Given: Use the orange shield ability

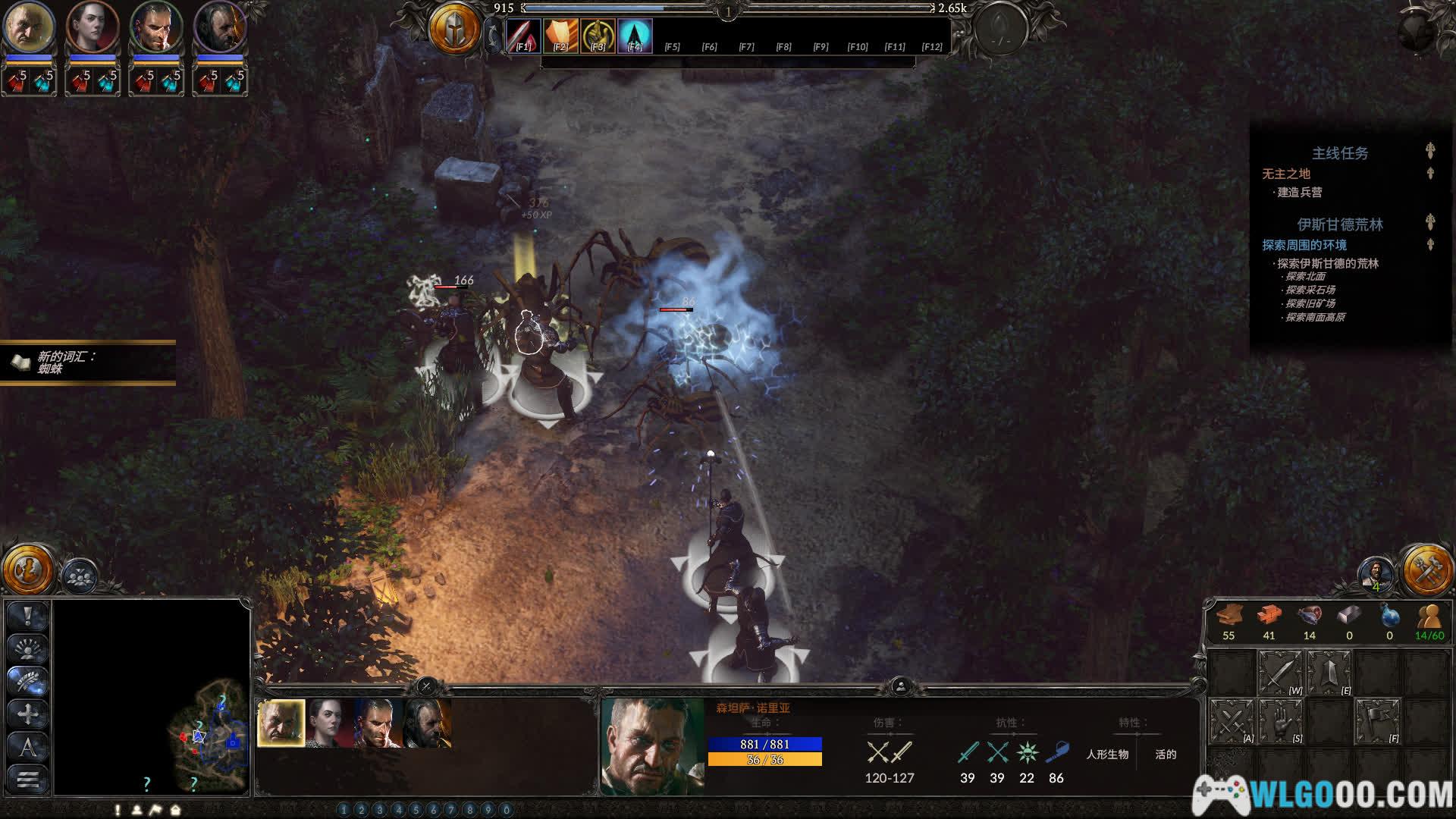Looking at the screenshot, I should coord(560,36).
